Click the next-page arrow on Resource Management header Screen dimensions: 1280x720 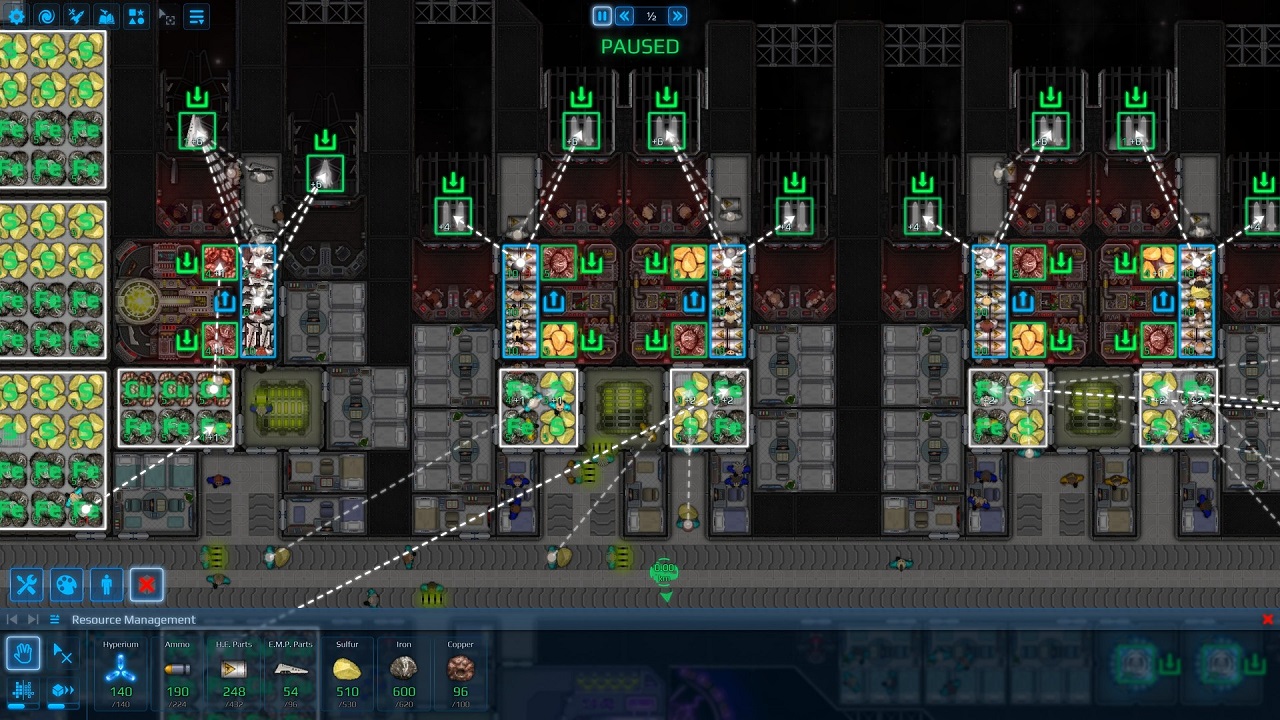(31, 619)
